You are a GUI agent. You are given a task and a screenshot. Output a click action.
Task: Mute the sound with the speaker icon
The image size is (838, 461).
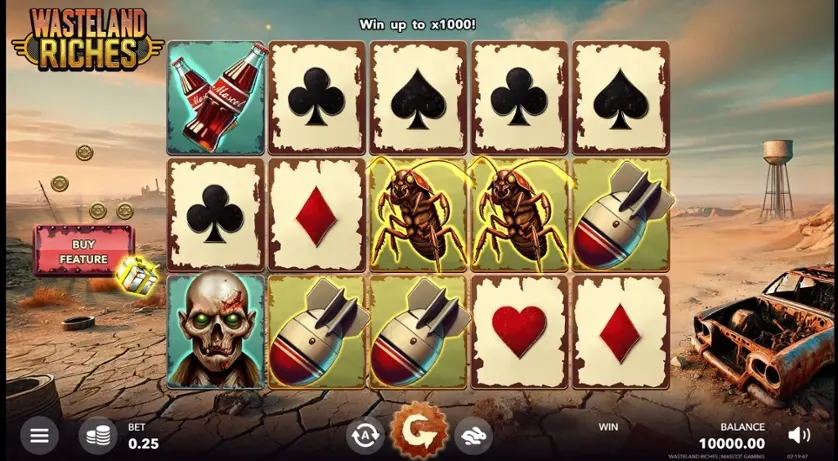coord(799,435)
